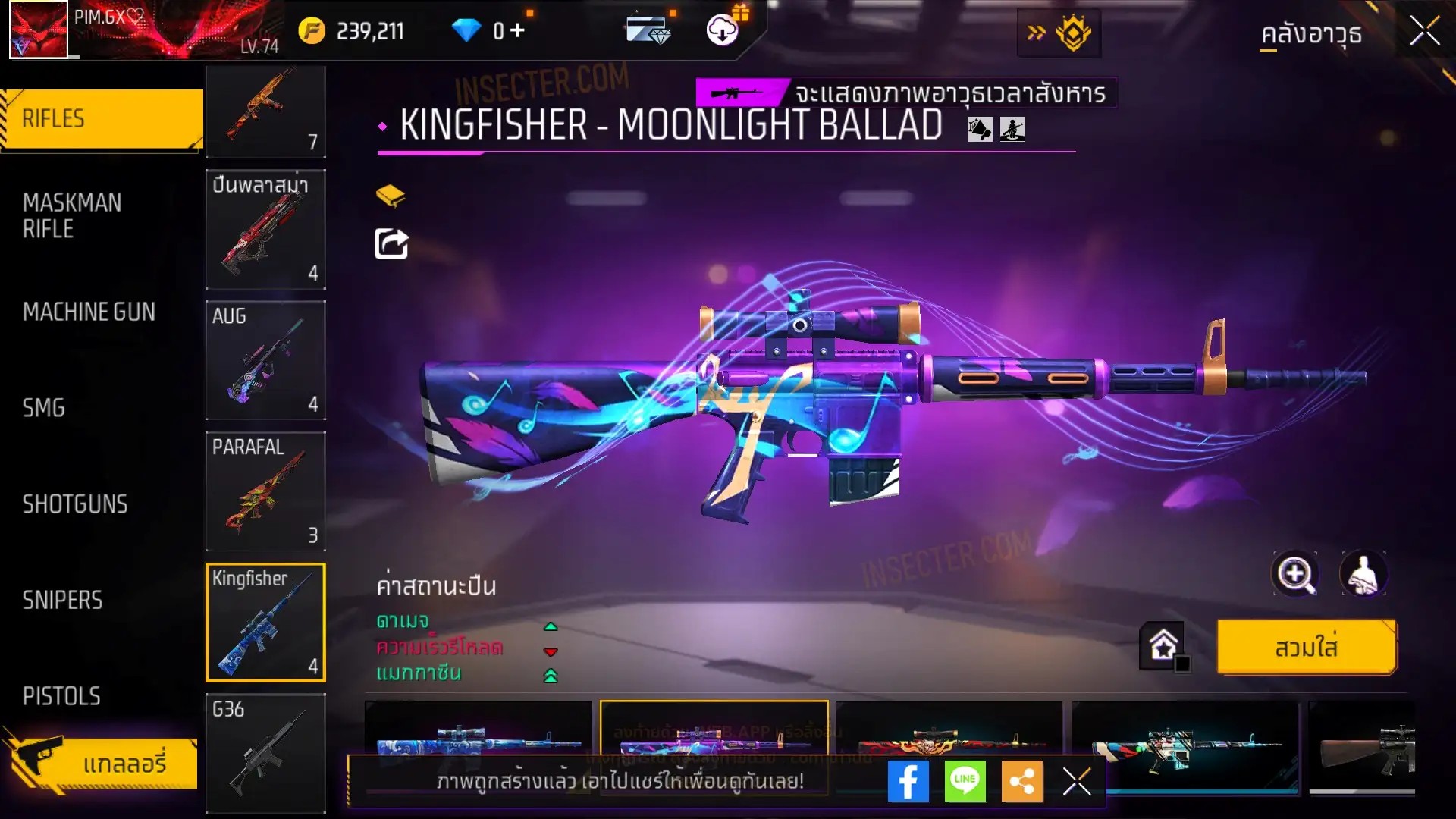The height and width of the screenshot is (819, 1456).
Task: Dismiss the share popup bar
Action: (1077, 781)
